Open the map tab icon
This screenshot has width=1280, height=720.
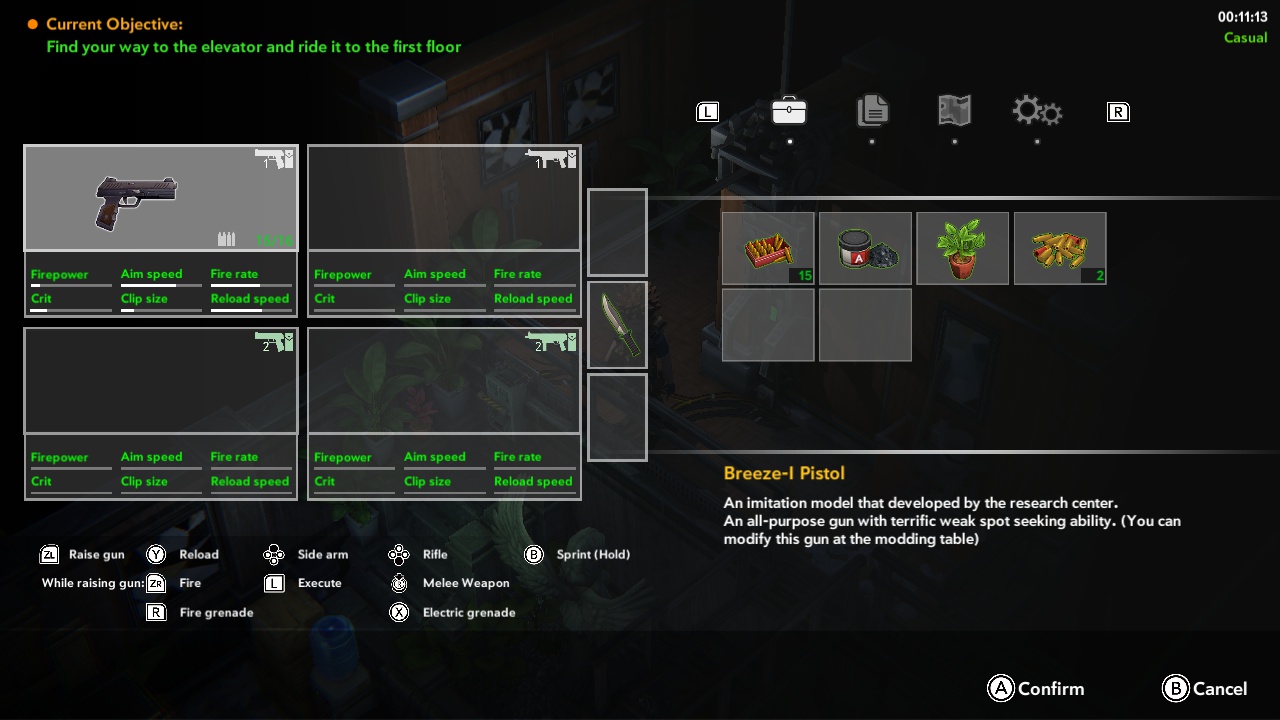(x=953, y=111)
